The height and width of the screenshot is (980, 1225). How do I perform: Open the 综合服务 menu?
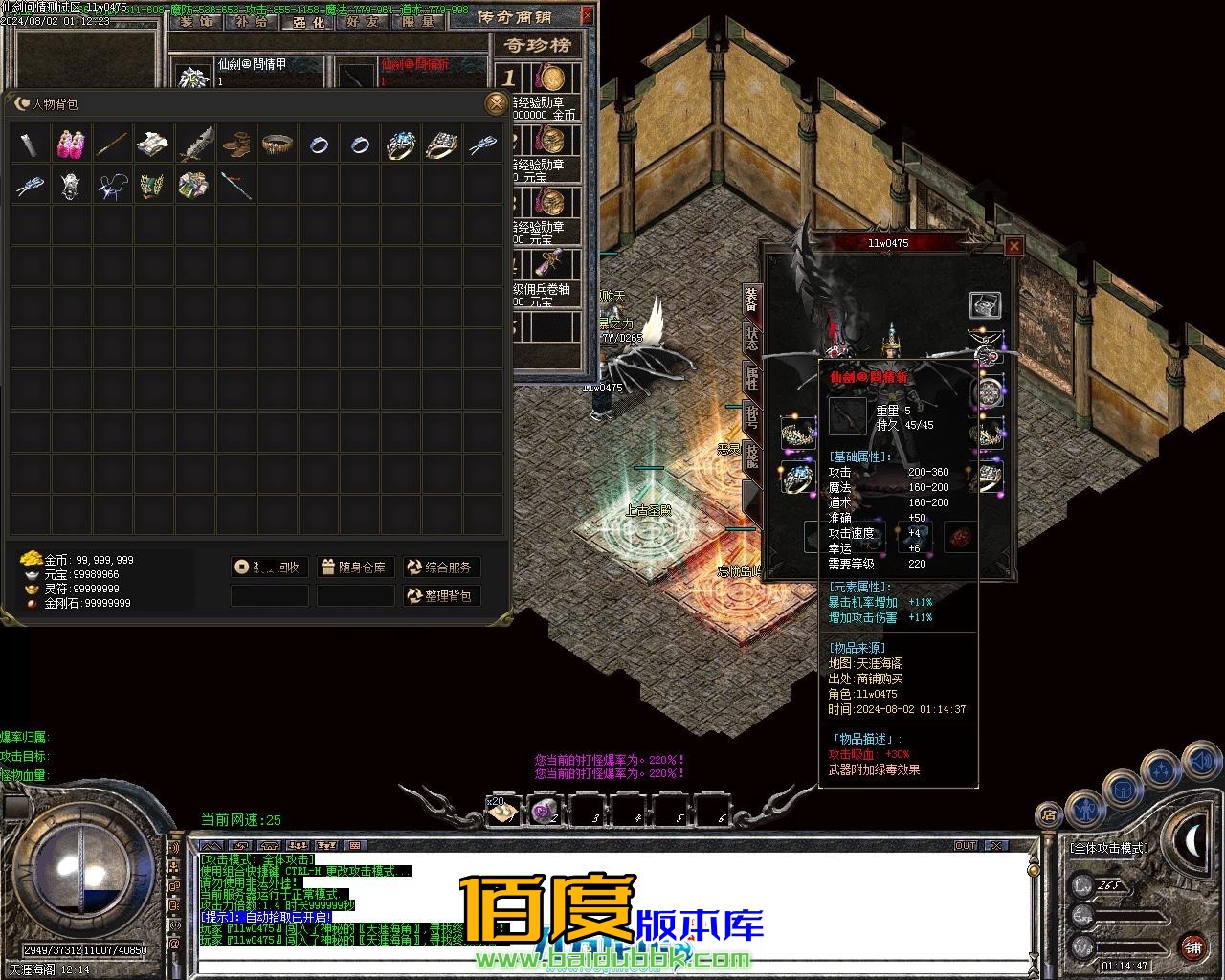pyautogui.click(x=440, y=568)
